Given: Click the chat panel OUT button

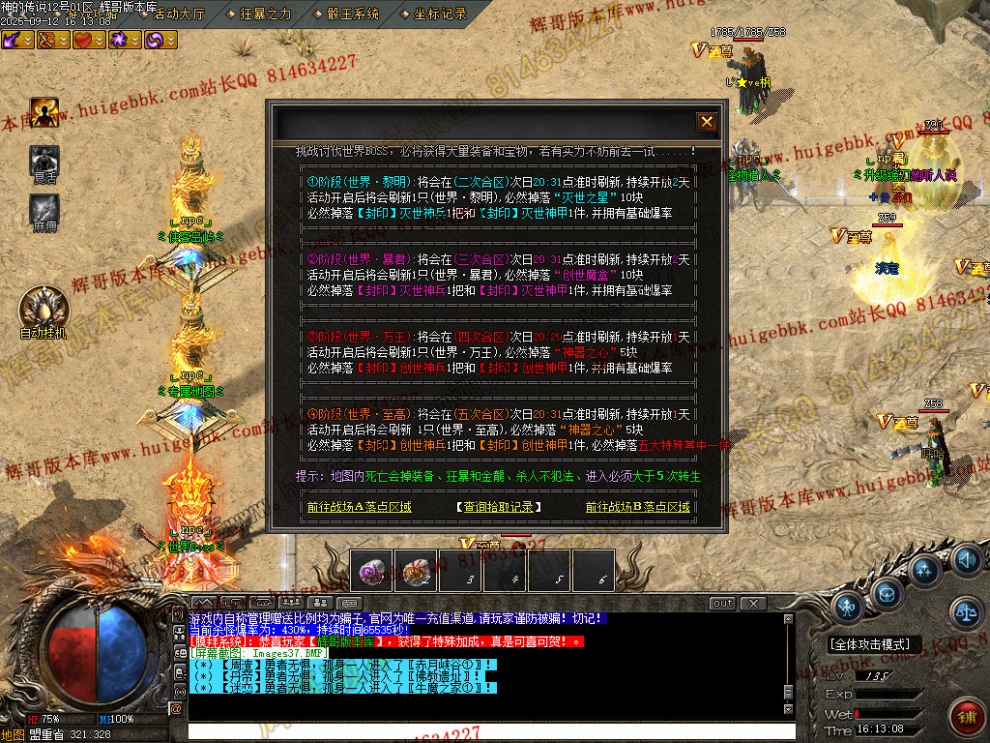Looking at the screenshot, I should (x=722, y=603).
